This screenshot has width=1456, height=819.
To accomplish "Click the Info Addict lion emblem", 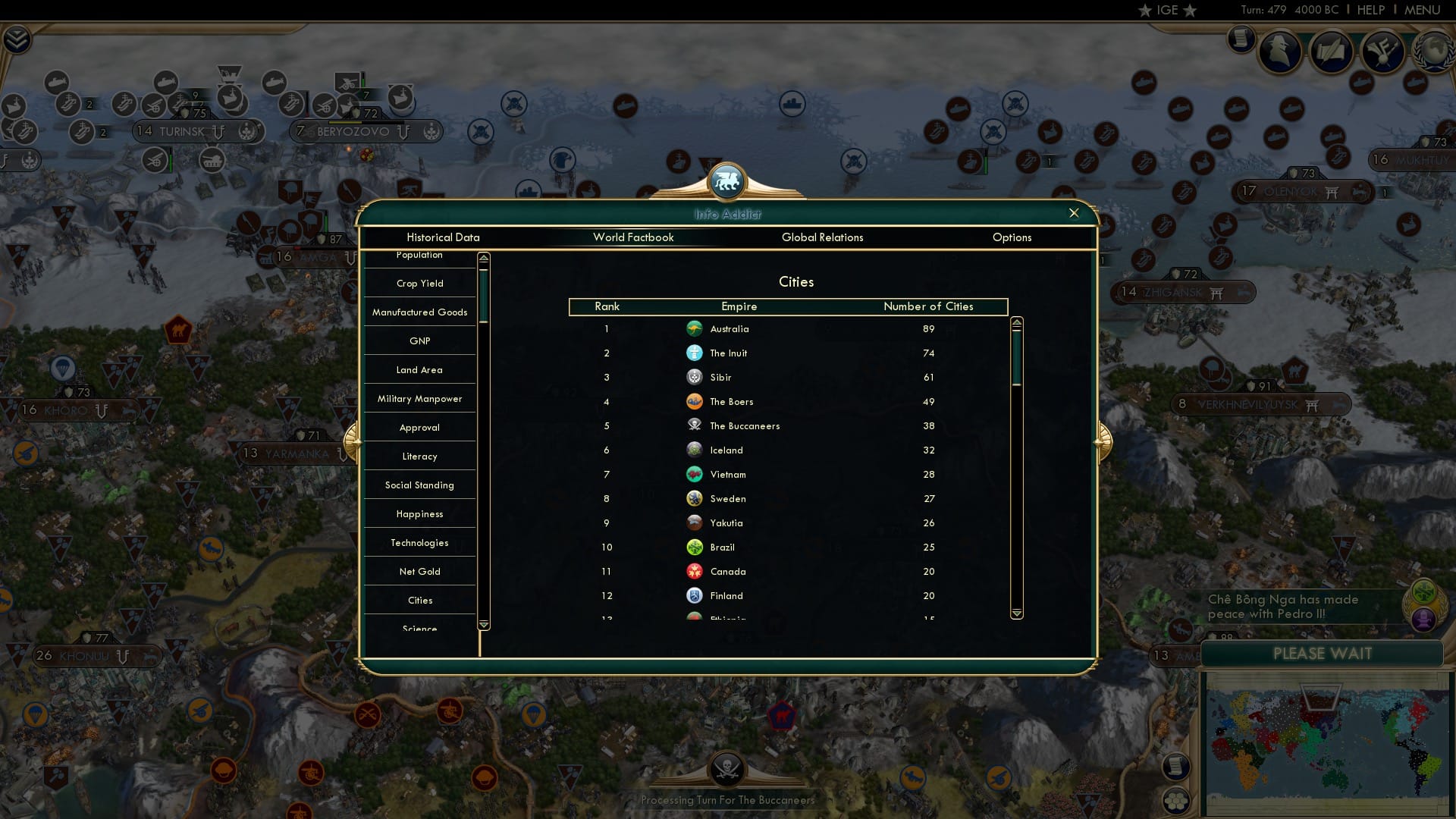I will click(x=728, y=182).
